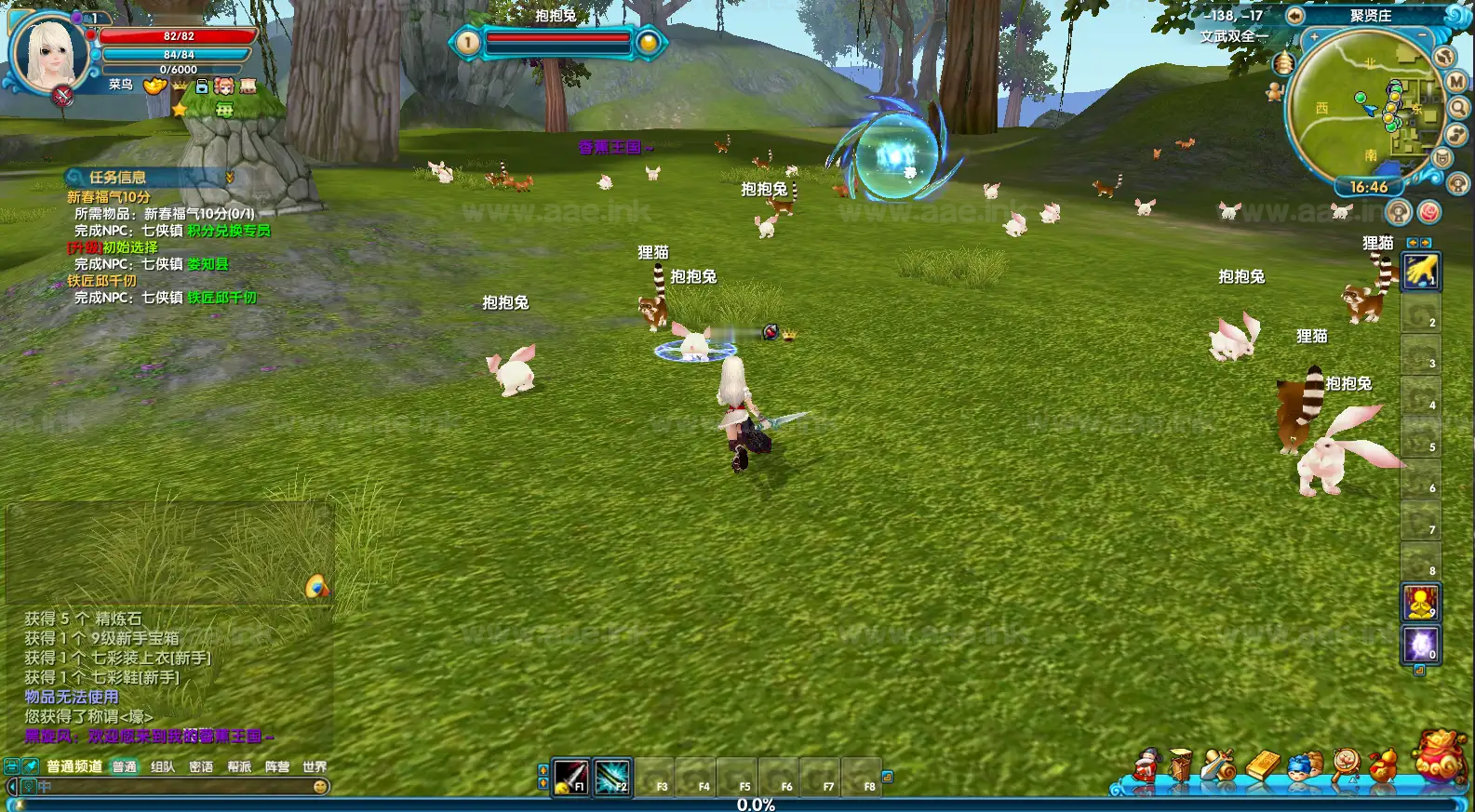Viewport: 1475px width, 812px height.
Task: Activate the F1 sword skill
Action: (x=570, y=776)
